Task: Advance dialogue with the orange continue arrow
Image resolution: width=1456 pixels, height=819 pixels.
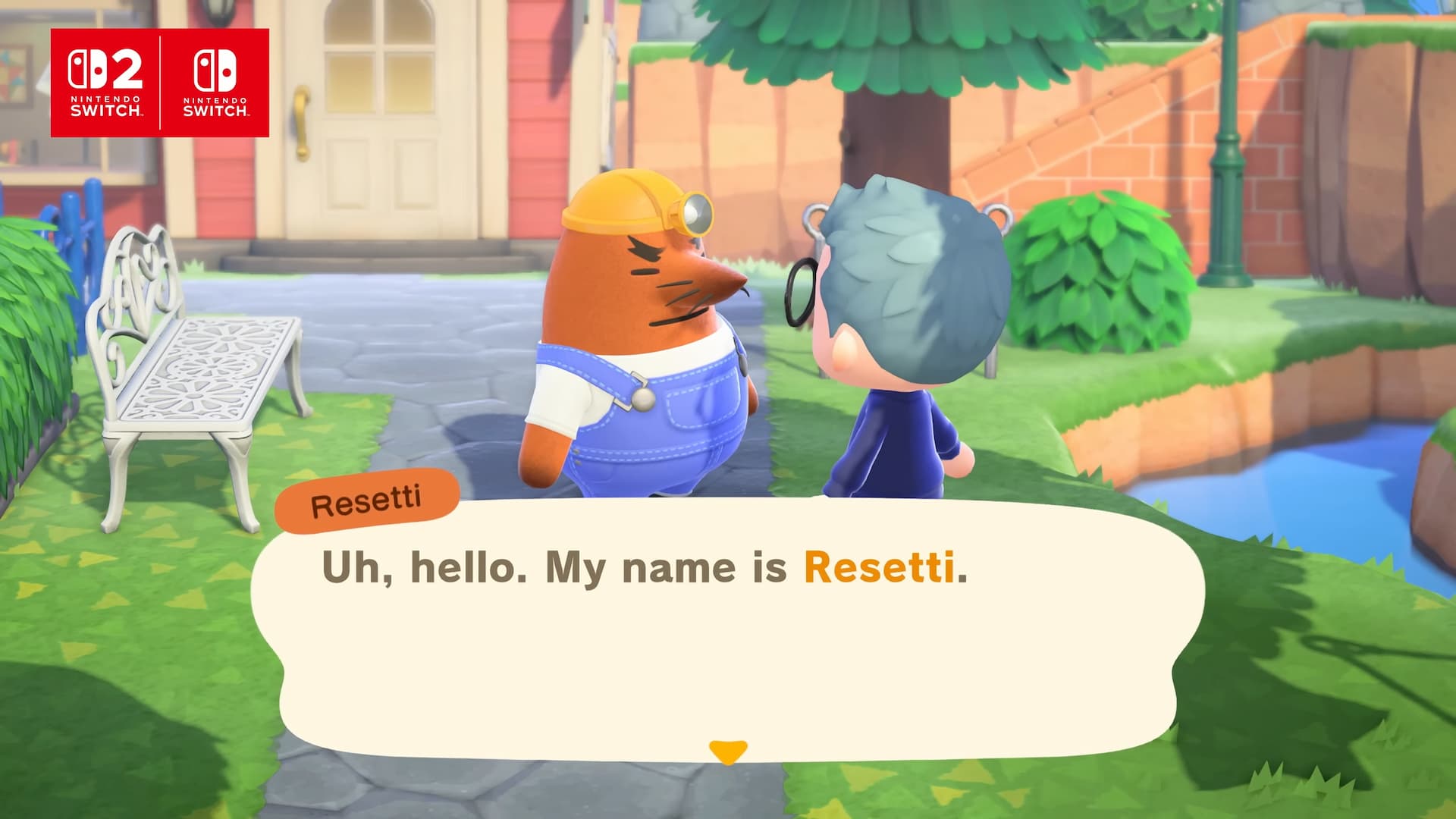Action: [x=728, y=752]
